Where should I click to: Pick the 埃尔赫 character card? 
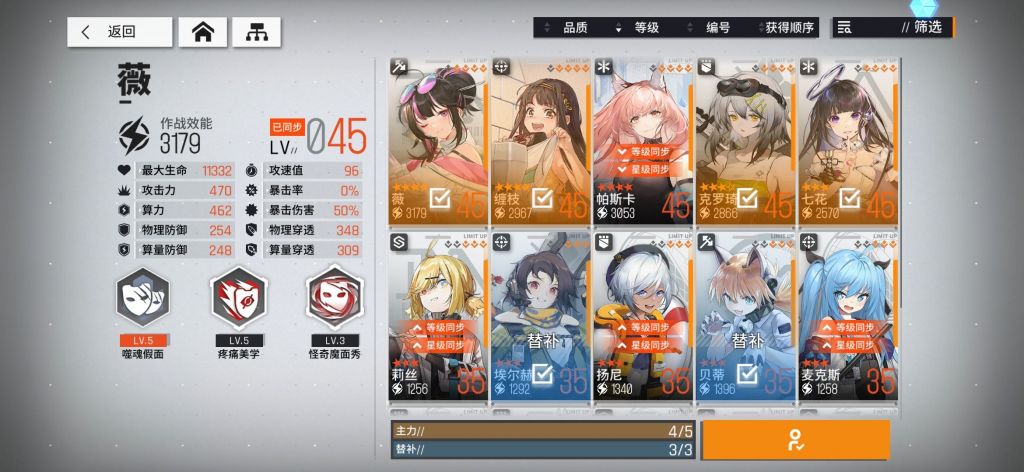tap(540, 315)
